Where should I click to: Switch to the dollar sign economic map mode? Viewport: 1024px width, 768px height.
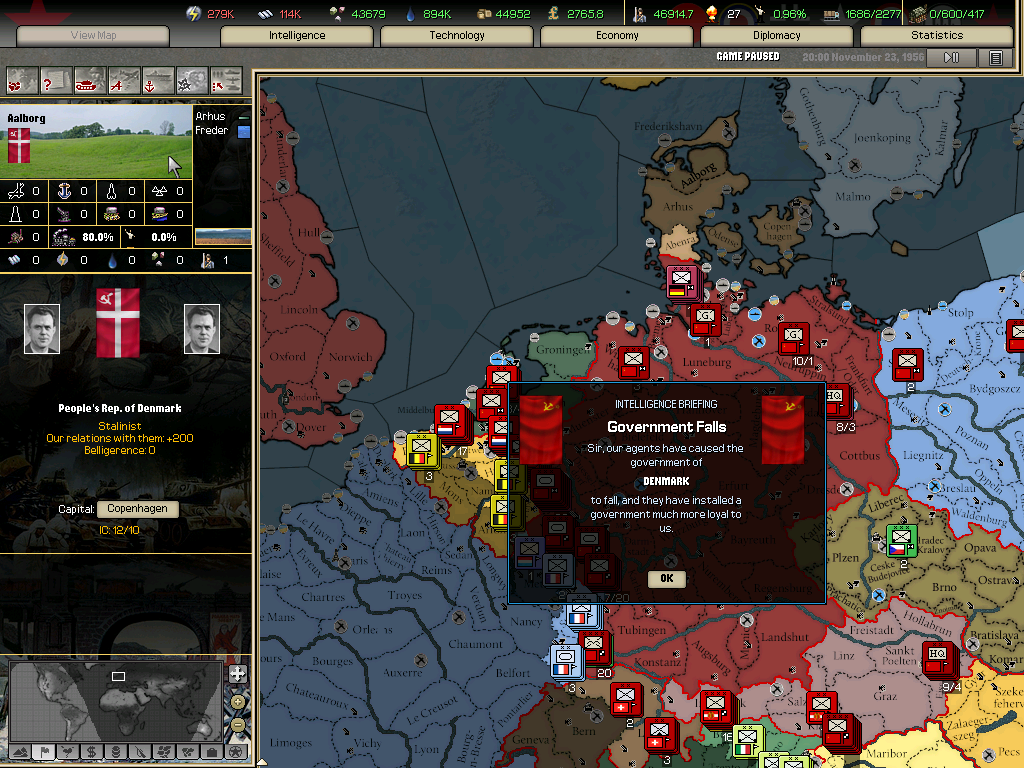[91, 751]
